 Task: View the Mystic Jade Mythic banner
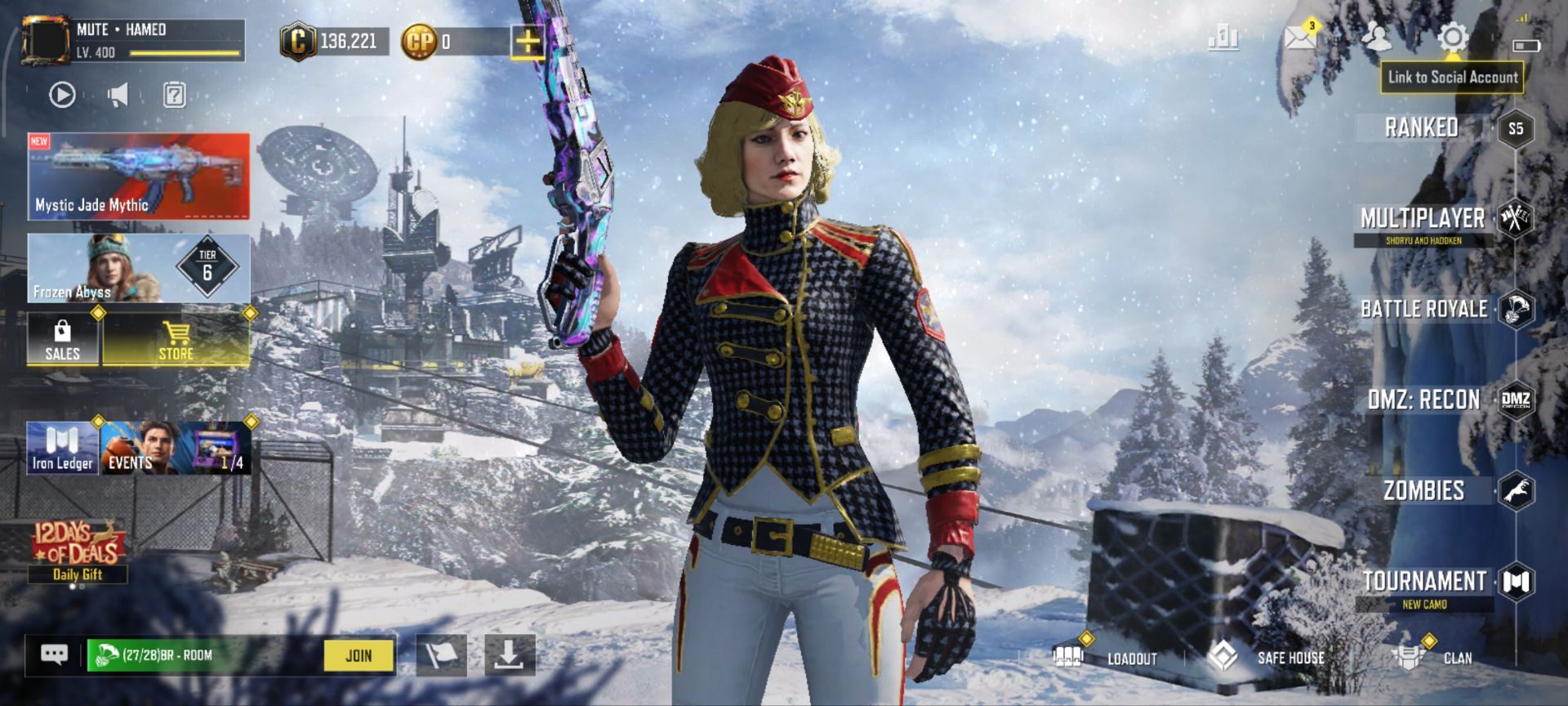tap(138, 176)
